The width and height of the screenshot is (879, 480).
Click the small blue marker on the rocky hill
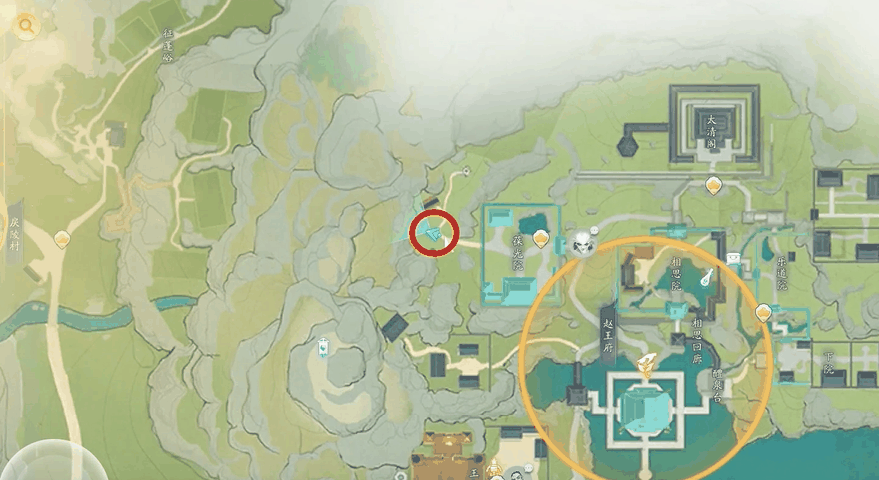click(324, 348)
